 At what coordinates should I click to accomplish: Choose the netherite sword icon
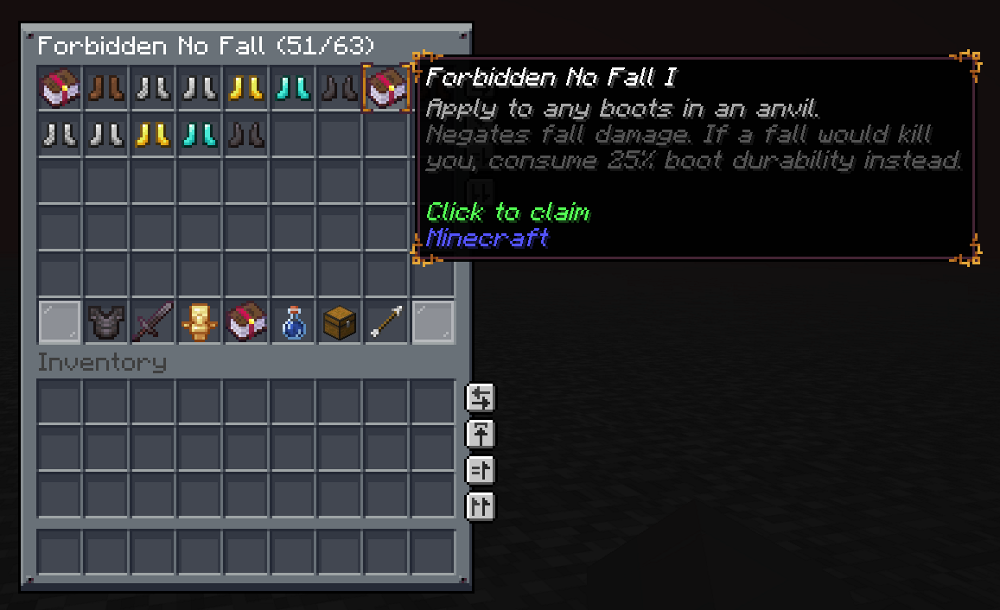pos(153,322)
